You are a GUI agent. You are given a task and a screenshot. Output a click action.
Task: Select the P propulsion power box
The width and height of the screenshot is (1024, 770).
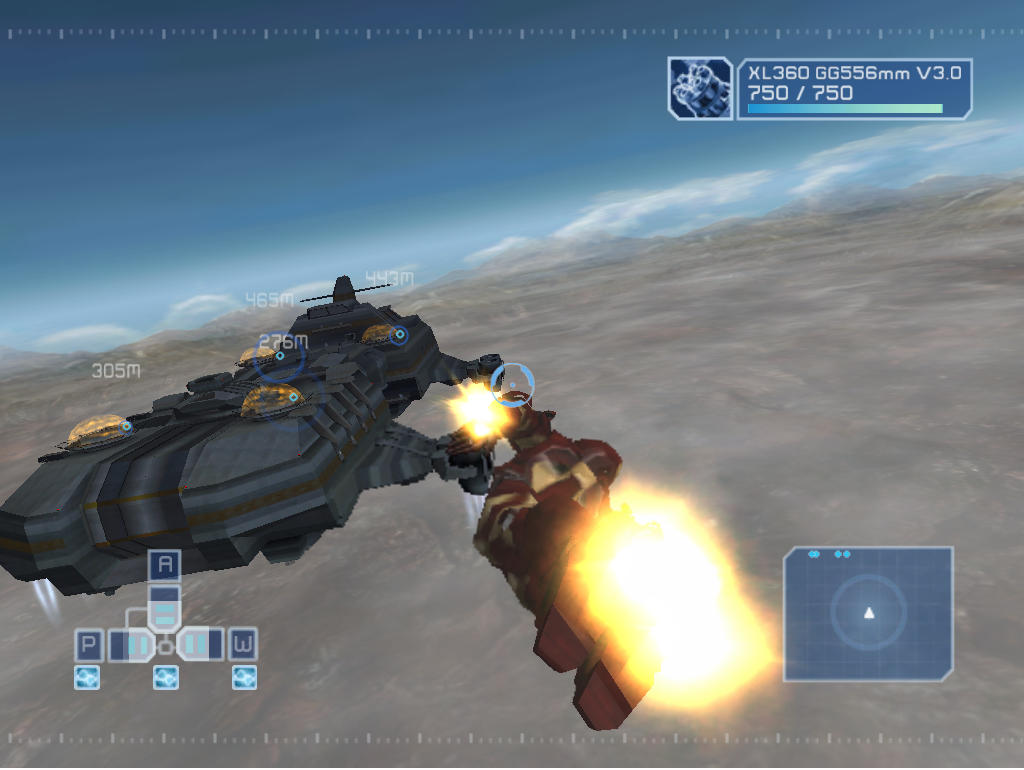(89, 645)
